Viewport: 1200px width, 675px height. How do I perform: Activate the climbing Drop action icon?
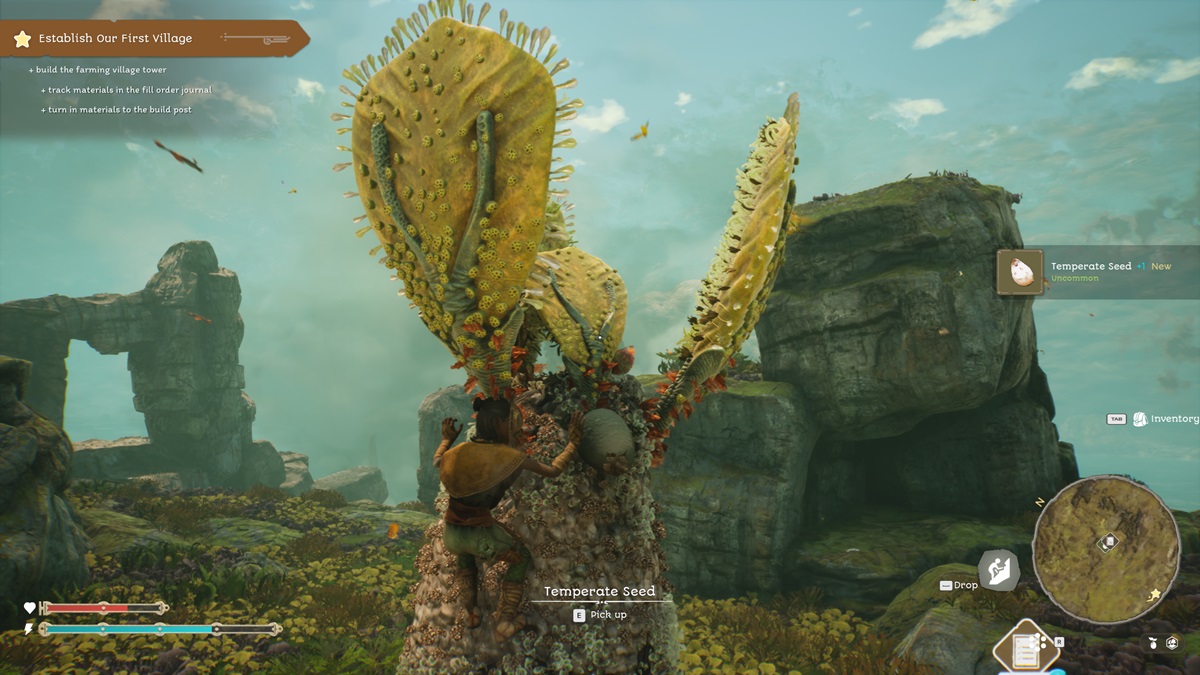(x=998, y=572)
